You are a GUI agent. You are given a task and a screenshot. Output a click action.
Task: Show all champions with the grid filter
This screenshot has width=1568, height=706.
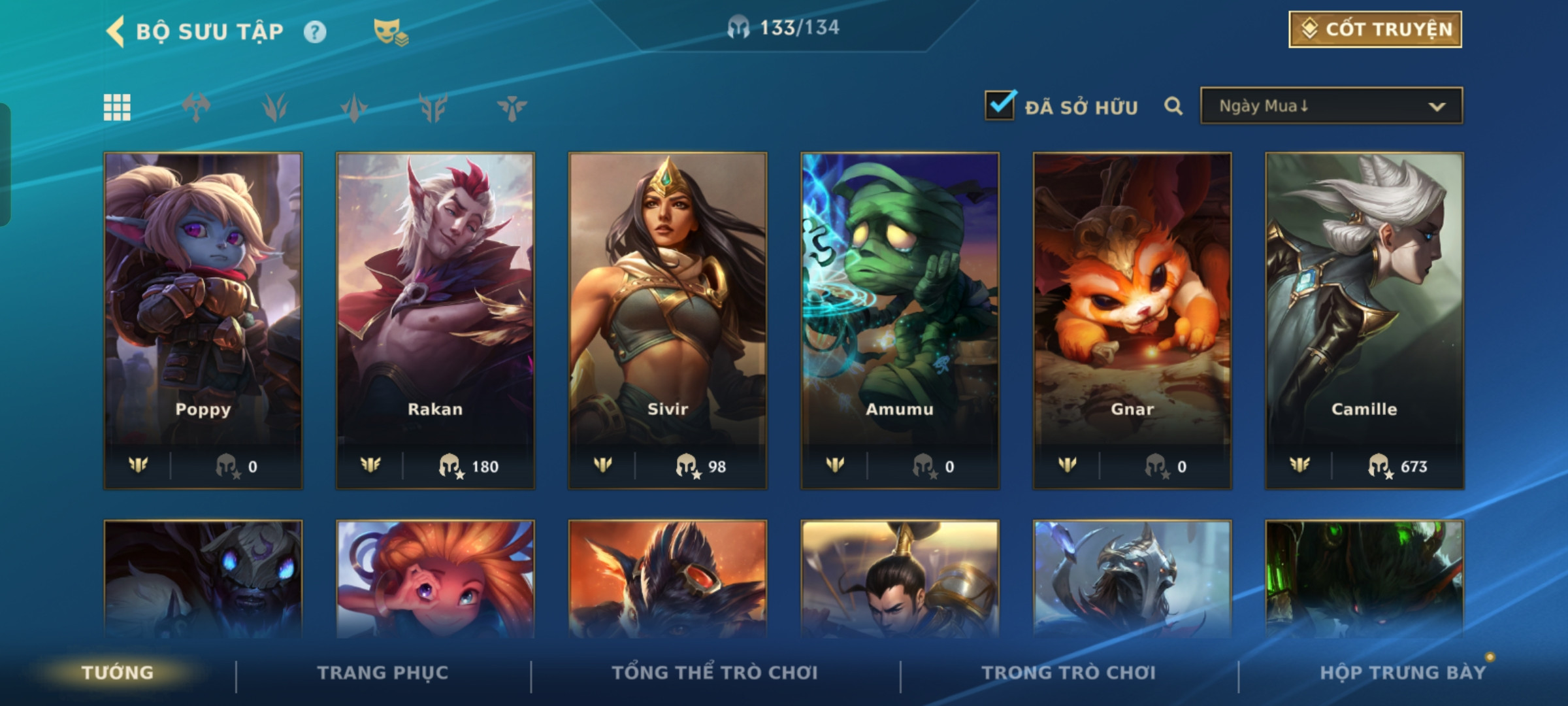click(117, 107)
